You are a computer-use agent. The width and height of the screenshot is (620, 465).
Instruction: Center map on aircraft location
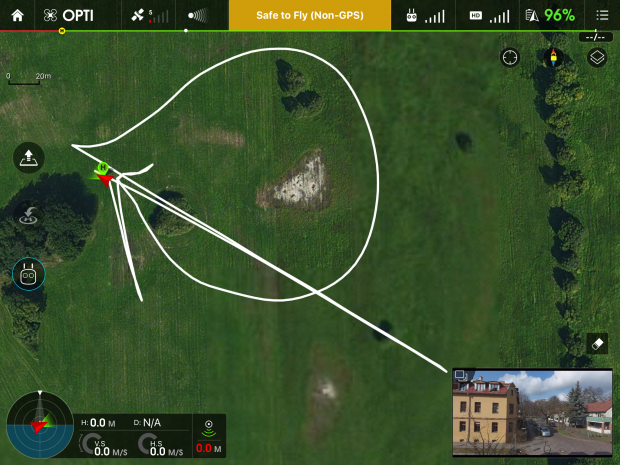click(511, 57)
